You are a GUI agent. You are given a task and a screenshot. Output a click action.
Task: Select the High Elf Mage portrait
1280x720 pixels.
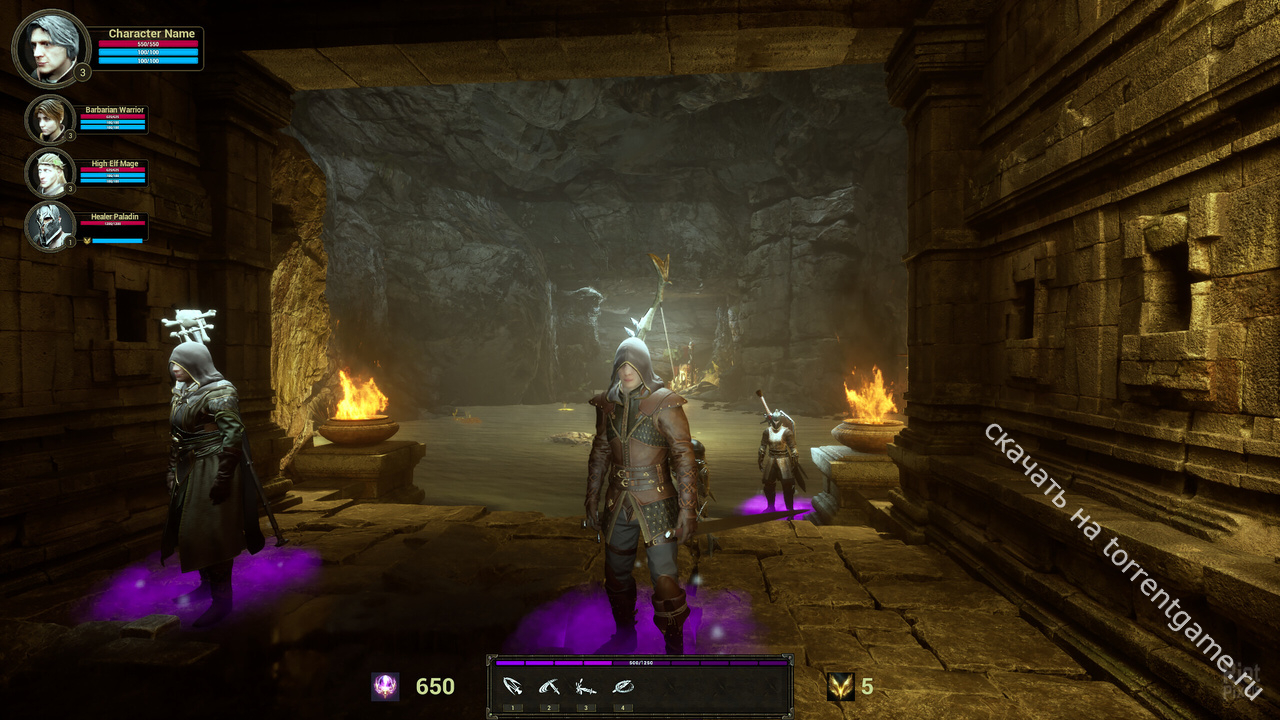pos(49,173)
